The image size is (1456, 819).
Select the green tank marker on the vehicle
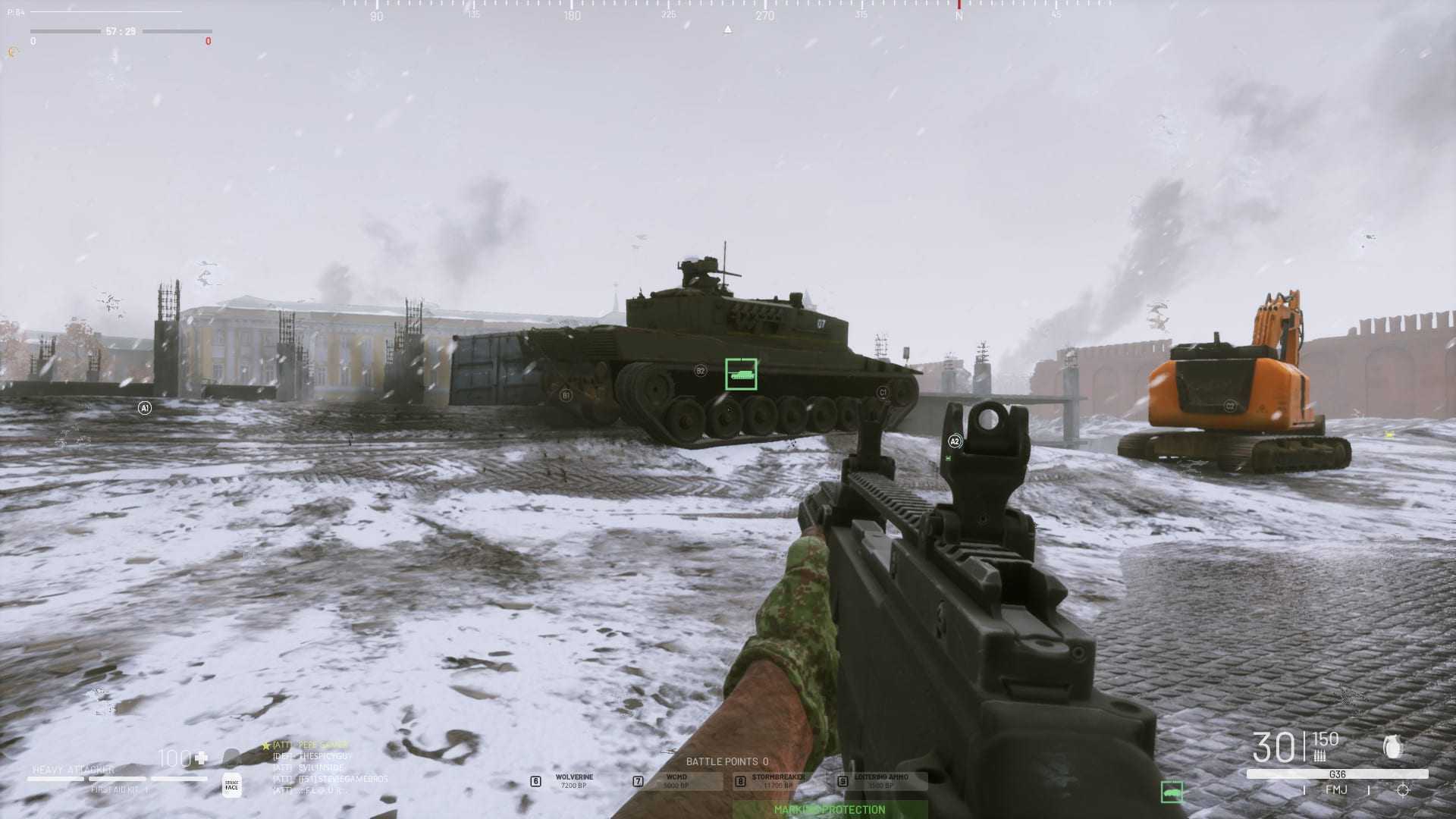pyautogui.click(x=741, y=374)
